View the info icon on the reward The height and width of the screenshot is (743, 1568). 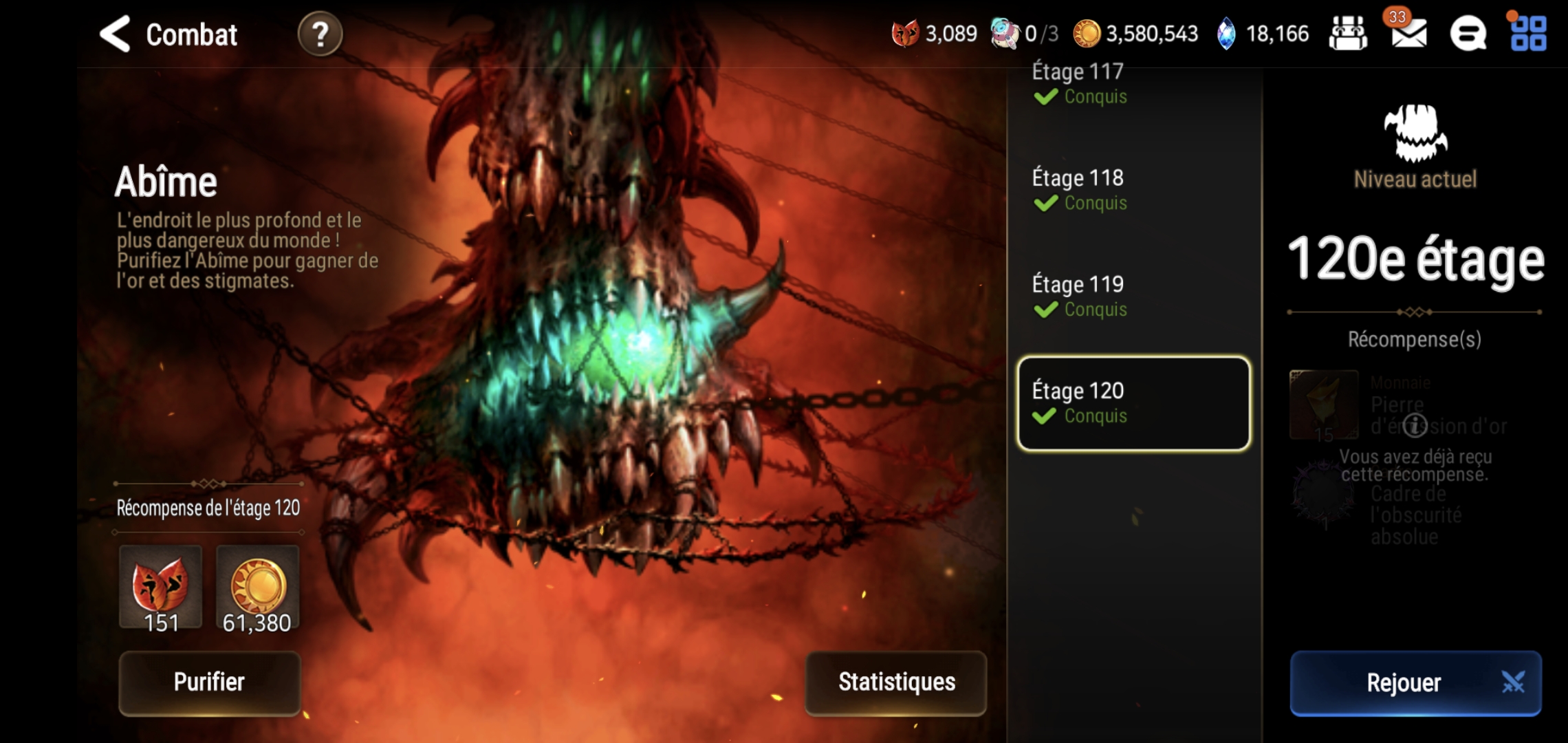pos(1415,426)
